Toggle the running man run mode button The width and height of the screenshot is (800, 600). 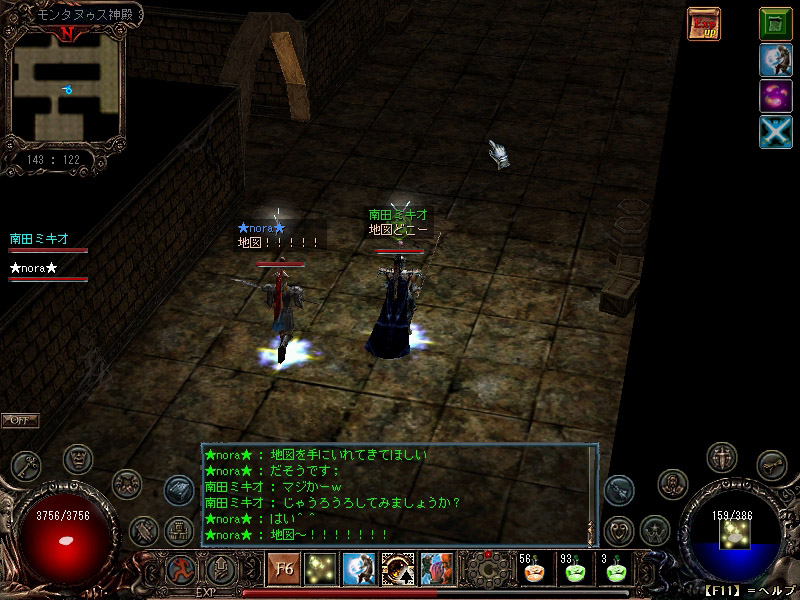[181, 569]
